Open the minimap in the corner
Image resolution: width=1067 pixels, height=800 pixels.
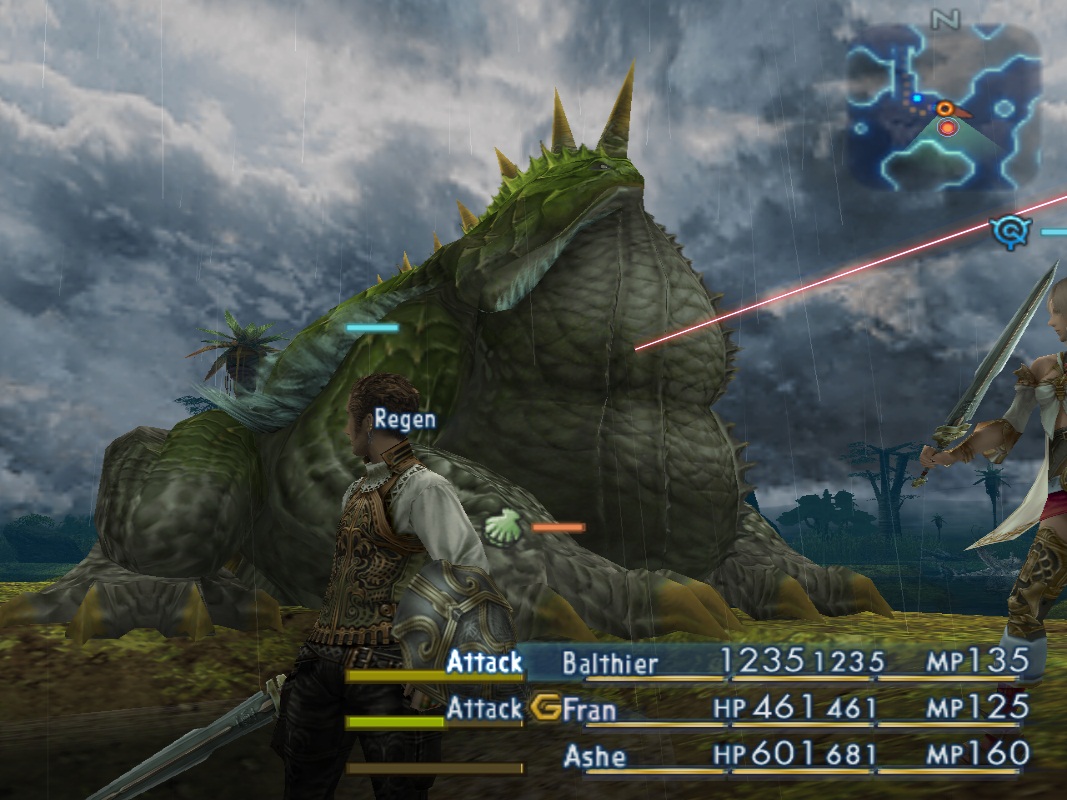click(943, 108)
